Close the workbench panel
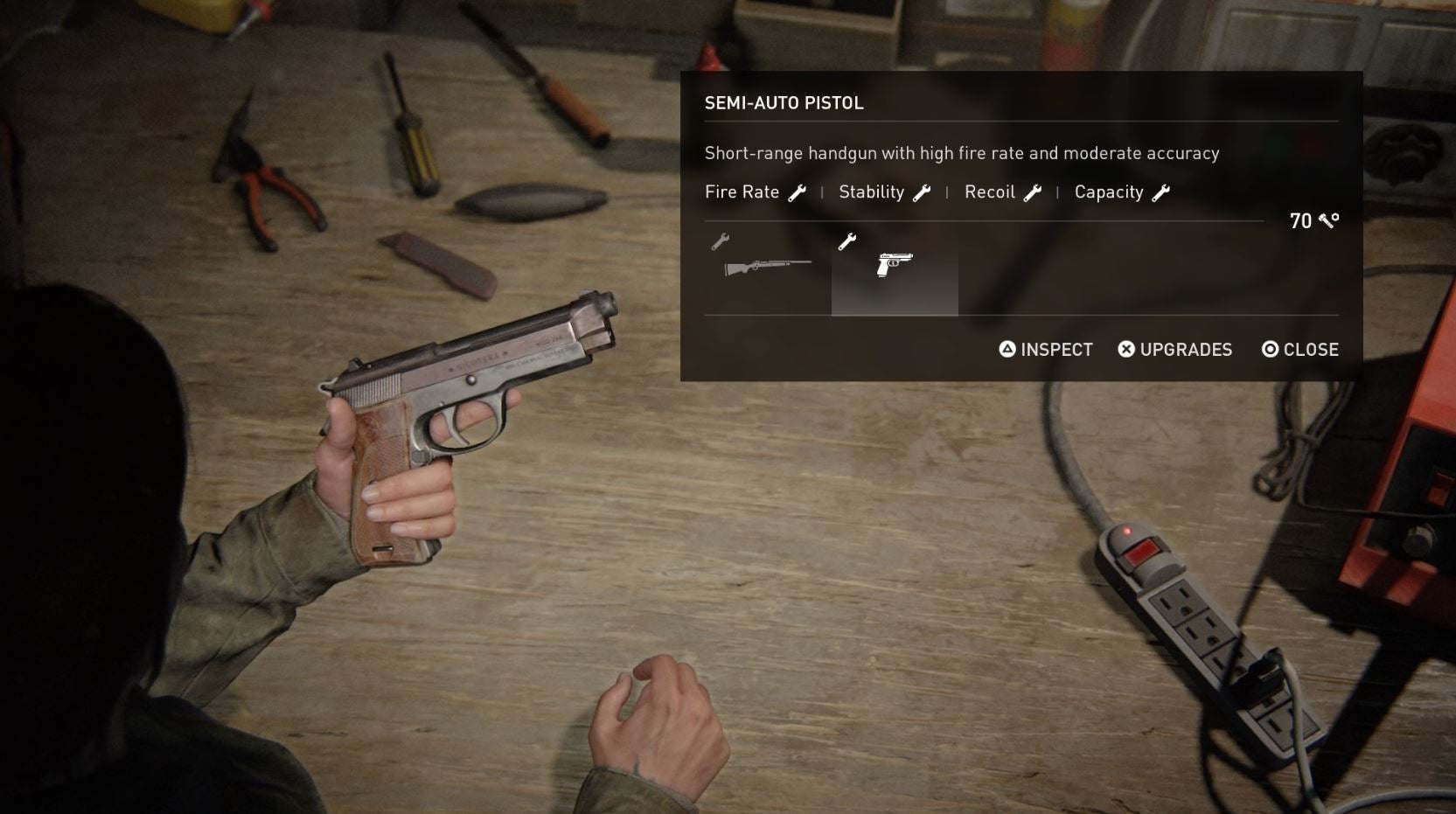This screenshot has height=814, width=1456. [1299, 350]
